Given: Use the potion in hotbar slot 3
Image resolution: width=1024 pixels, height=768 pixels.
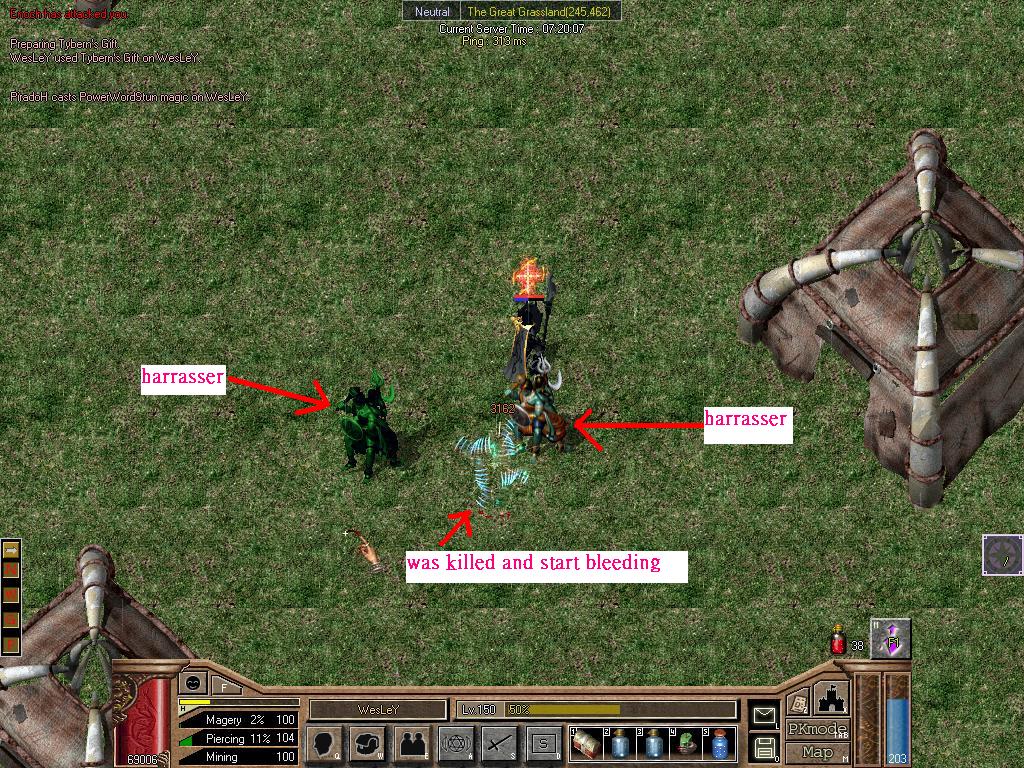Looking at the screenshot, I should coord(652,744).
